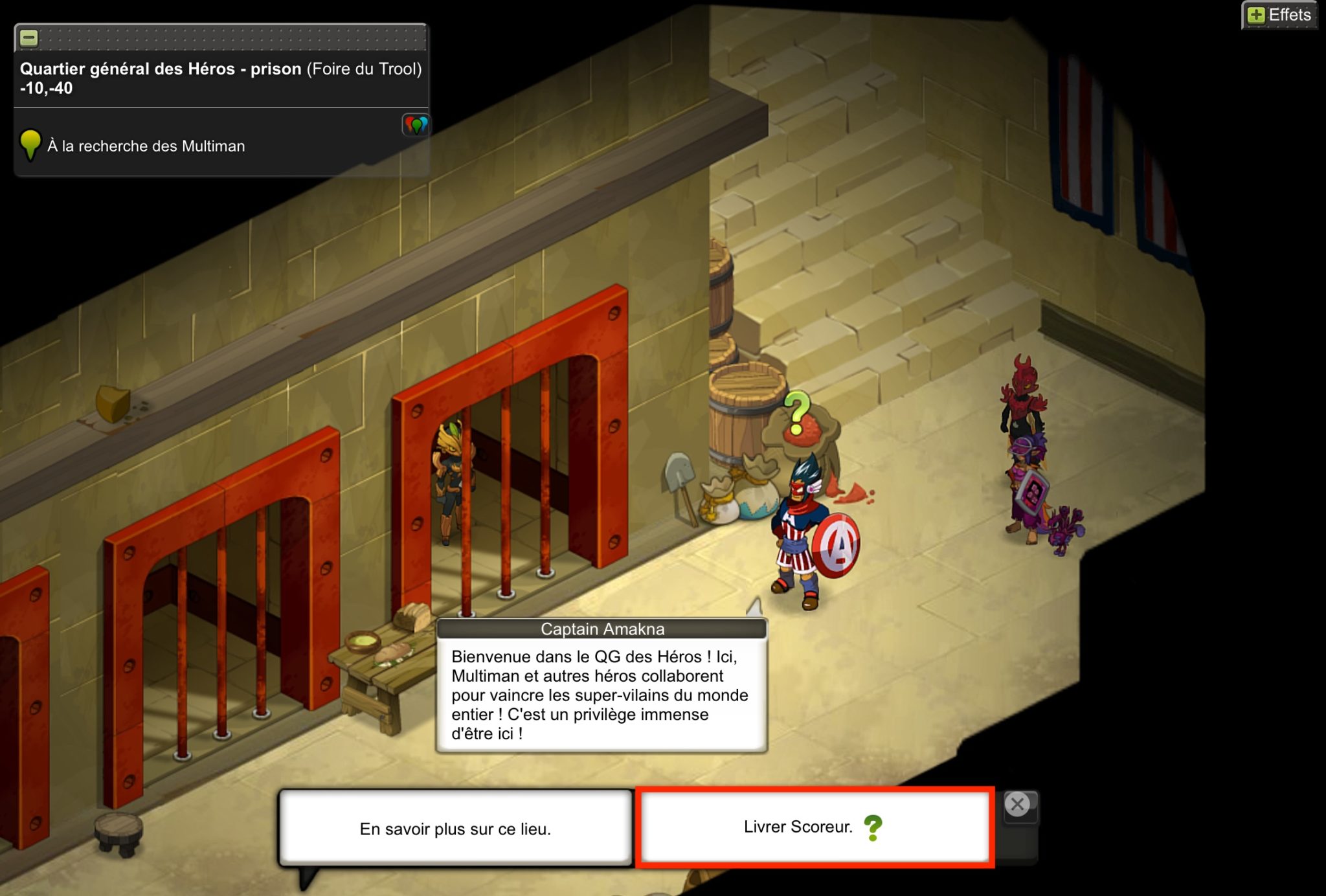Collapse the location info panel
The width and height of the screenshot is (1326, 896).
(x=29, y=38)
